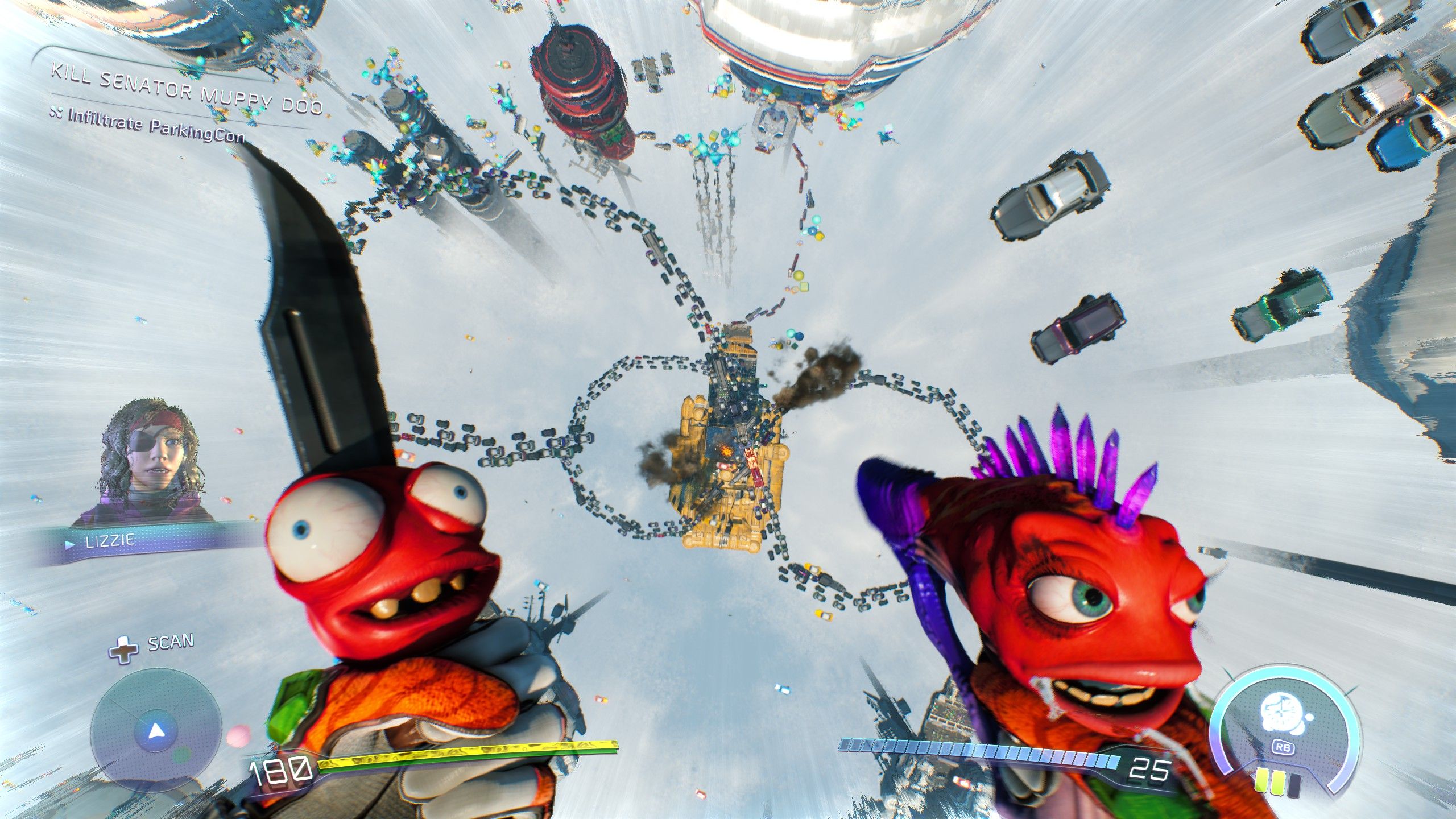Select the jetpack ability icon in the wheel
The image size is (1456, 819).
(1282, 712)
